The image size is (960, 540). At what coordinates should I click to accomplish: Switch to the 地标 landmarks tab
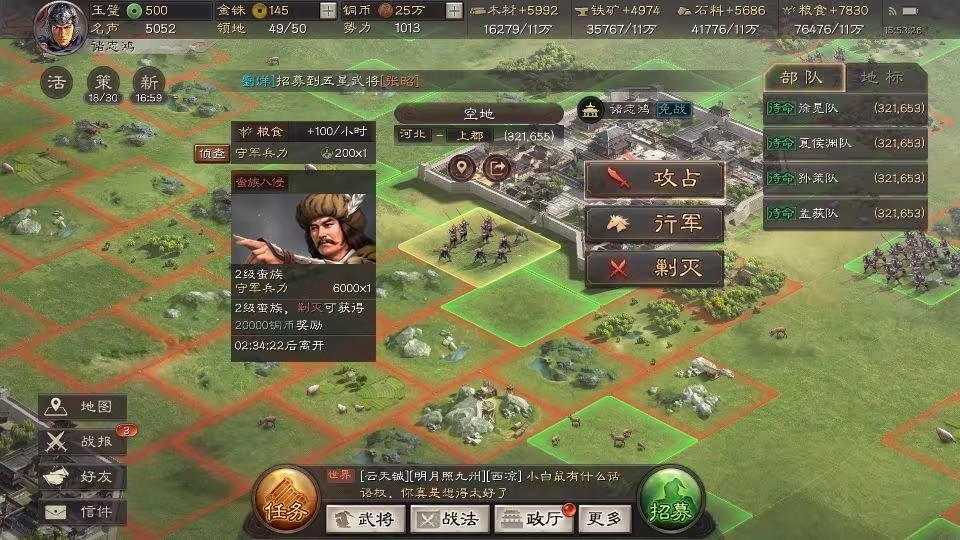point(882,78)
